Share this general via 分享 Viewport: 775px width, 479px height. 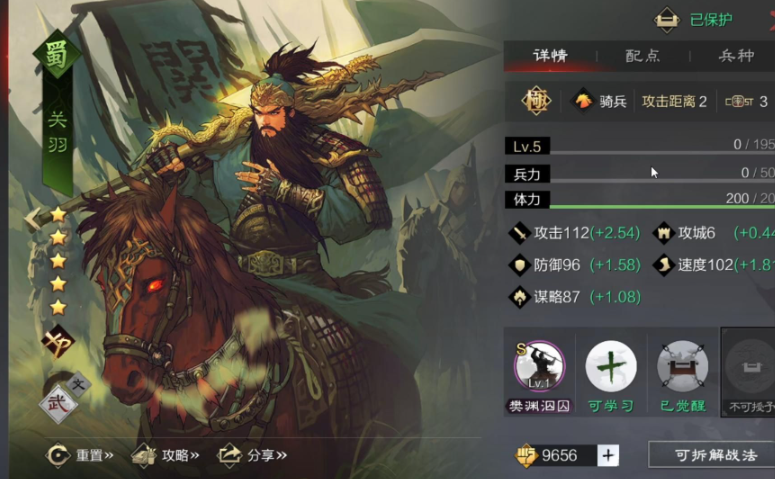253,455
